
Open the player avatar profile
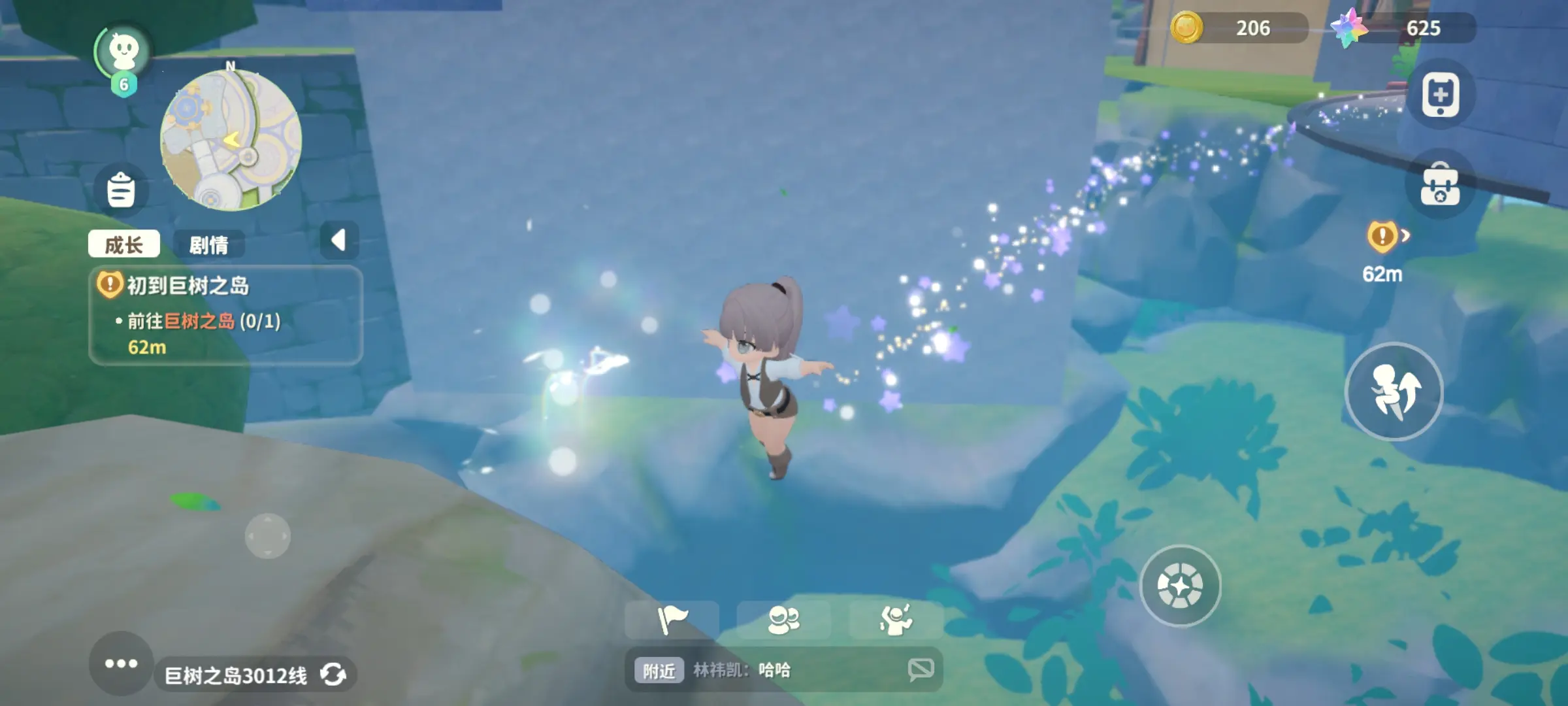point(123,52)
